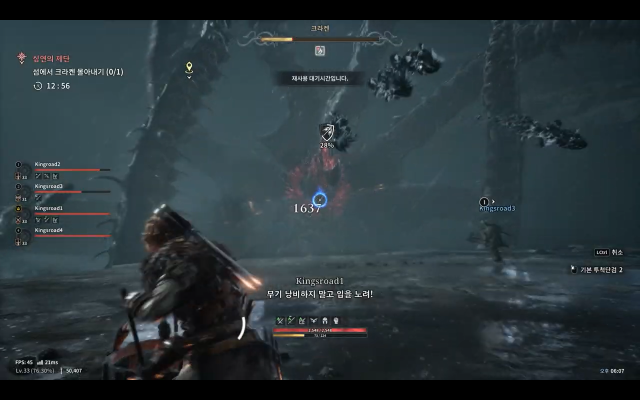The image size is (640, 400).
Task: Select party member Kingsroad2
Action: [x=48, y=164]
